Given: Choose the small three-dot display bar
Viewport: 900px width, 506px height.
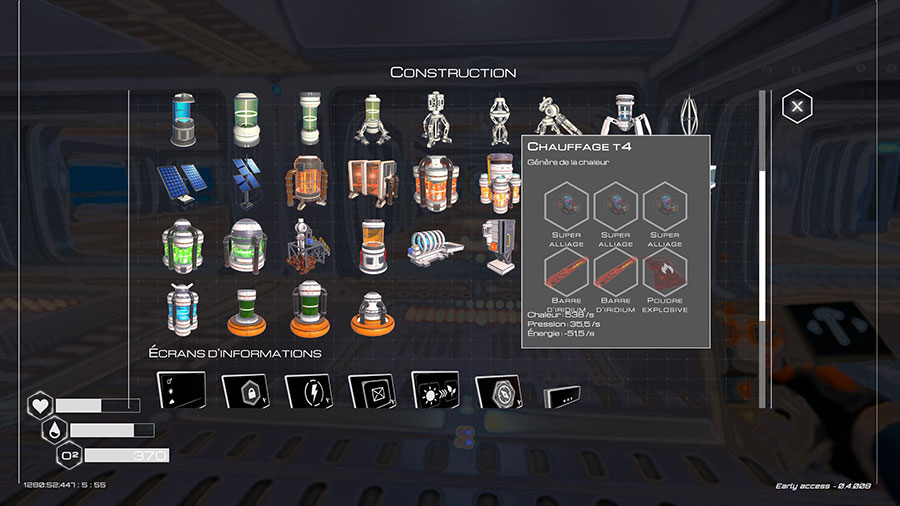Looking at the screenshot, I should 561,396.
